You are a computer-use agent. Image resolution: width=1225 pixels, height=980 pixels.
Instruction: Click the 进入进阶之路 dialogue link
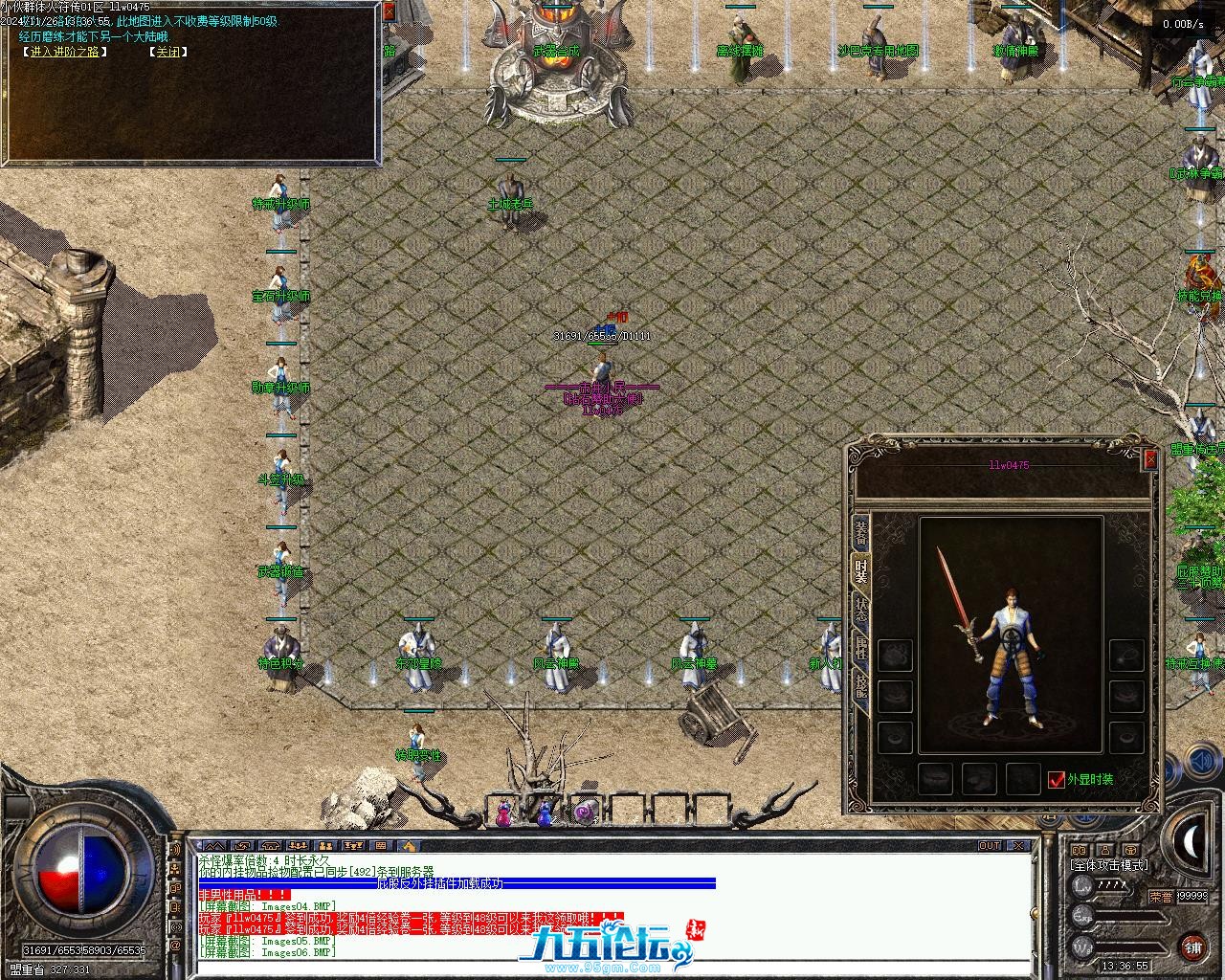pyautogui.click(x=64, y=52)
